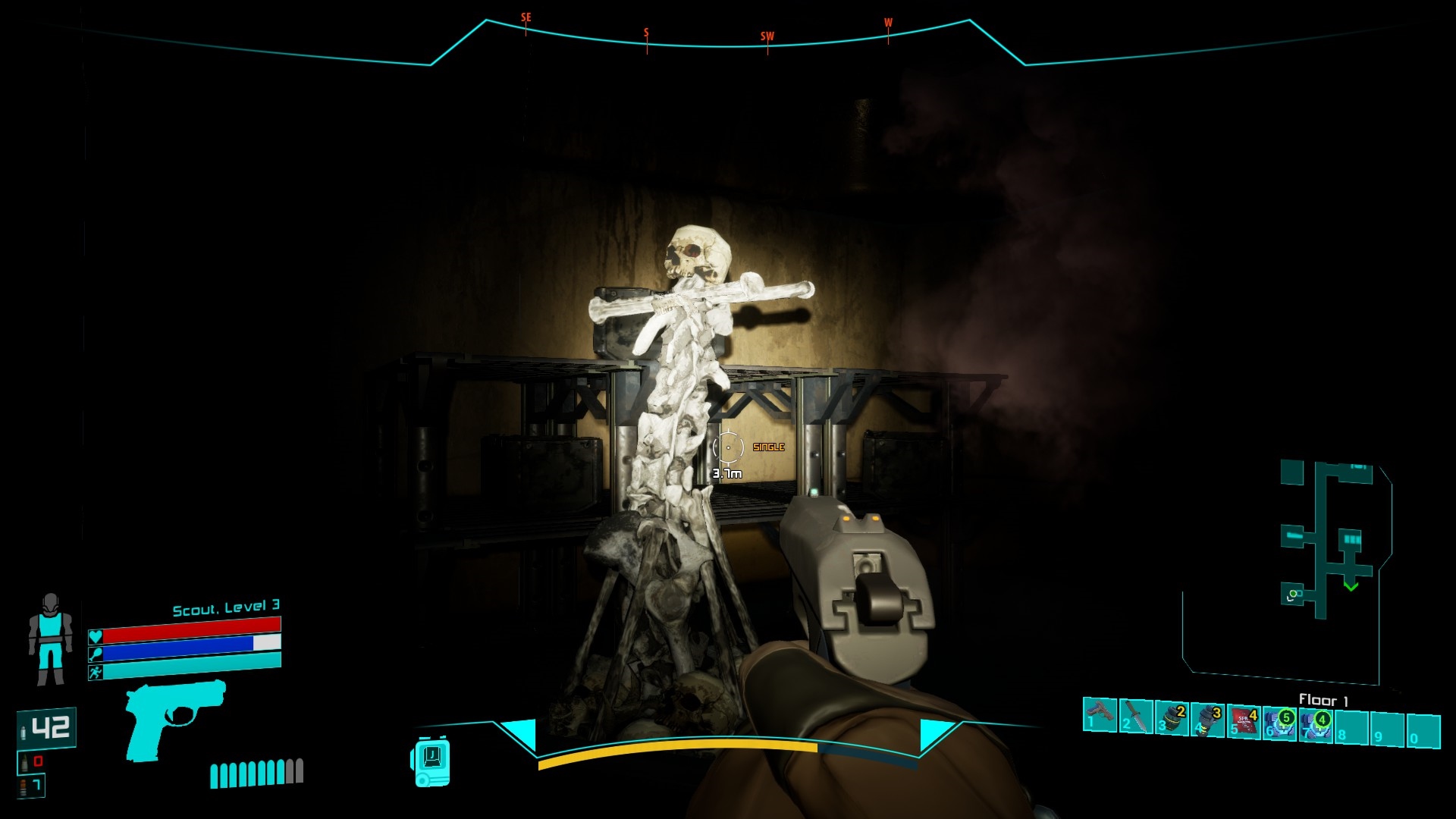Image resolution: width=1456 pixels, height=819 pixels.
Task: Select the grenade in hotbar slot 4
Action: (x=1207, y=720)
